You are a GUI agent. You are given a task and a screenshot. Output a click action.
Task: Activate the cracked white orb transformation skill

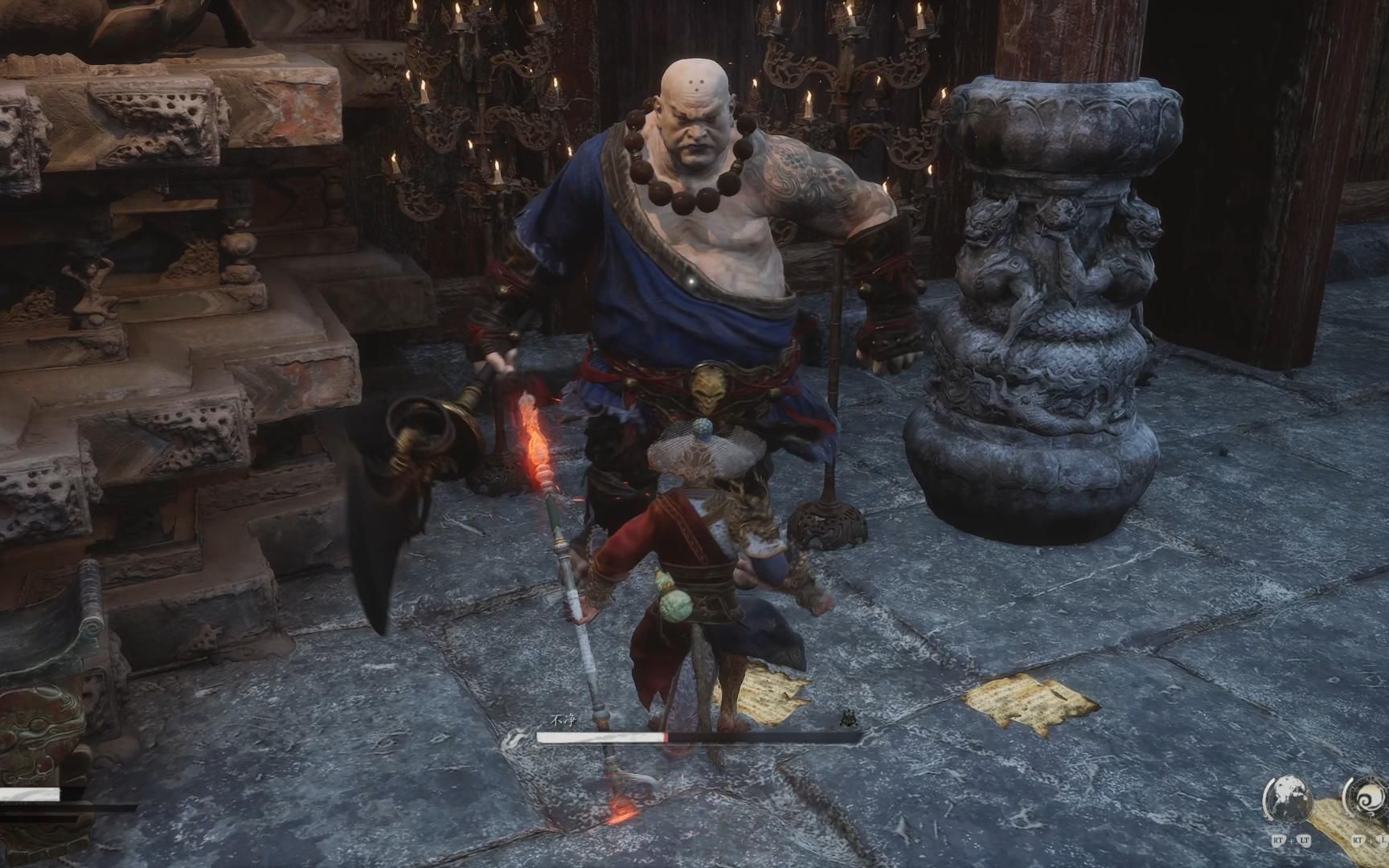pos(1289,800)
